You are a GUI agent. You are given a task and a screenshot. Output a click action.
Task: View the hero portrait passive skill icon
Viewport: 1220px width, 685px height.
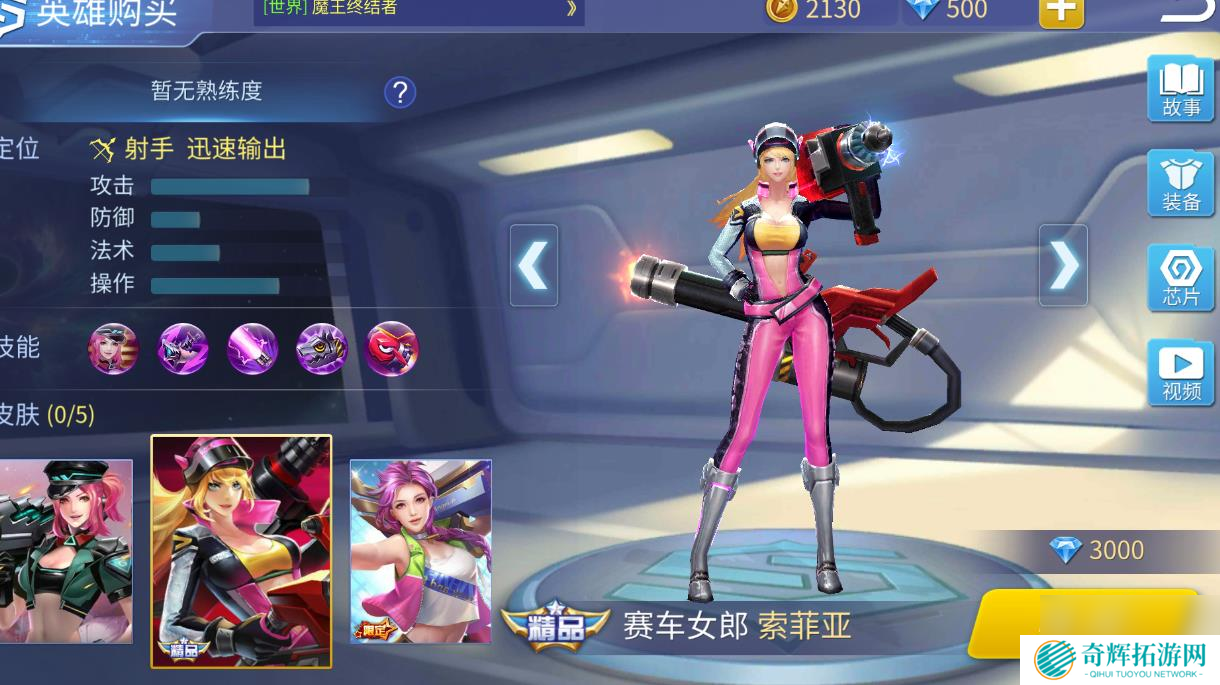pos(113,349)
